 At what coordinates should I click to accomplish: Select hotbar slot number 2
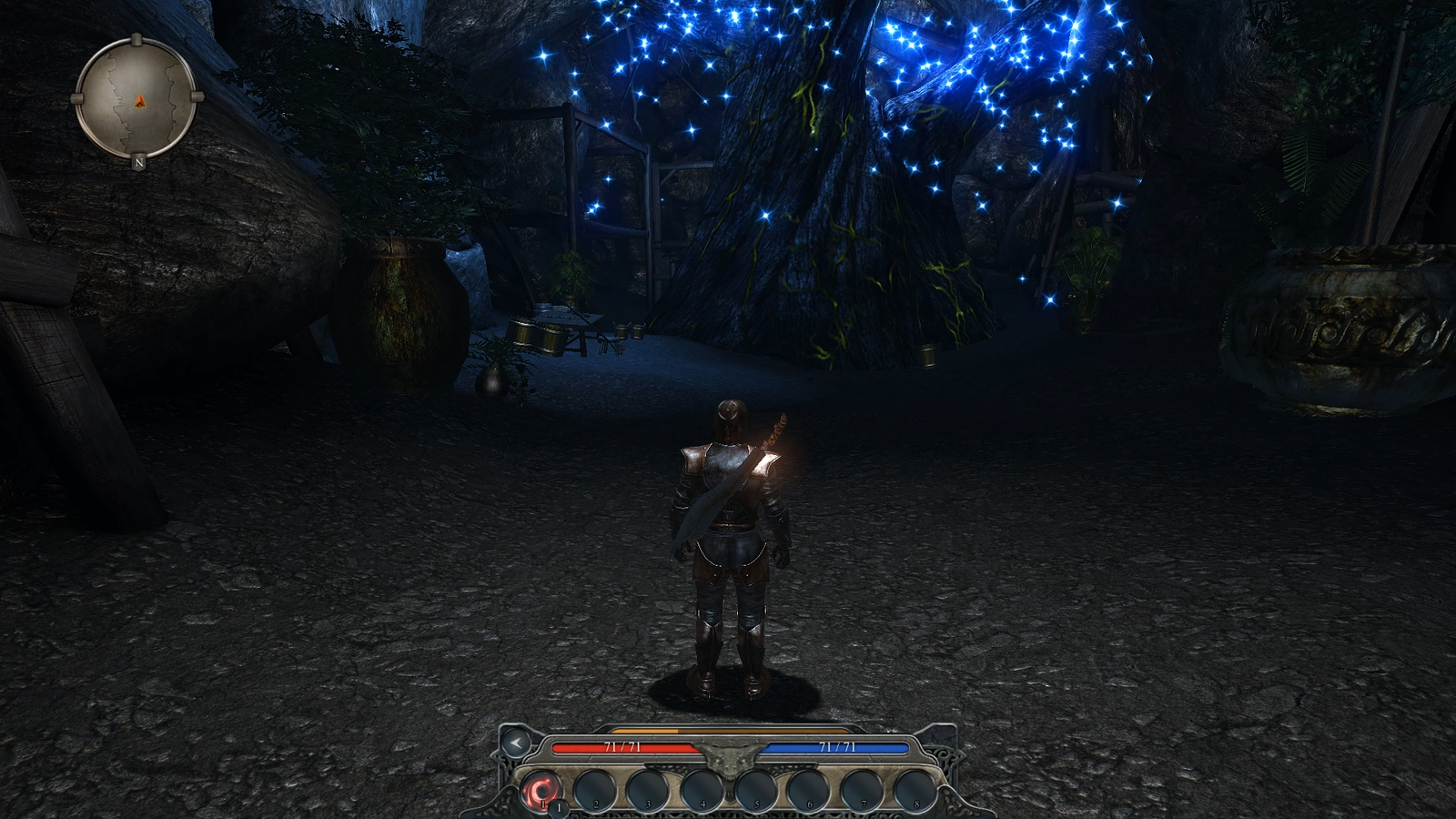point(595,789)
